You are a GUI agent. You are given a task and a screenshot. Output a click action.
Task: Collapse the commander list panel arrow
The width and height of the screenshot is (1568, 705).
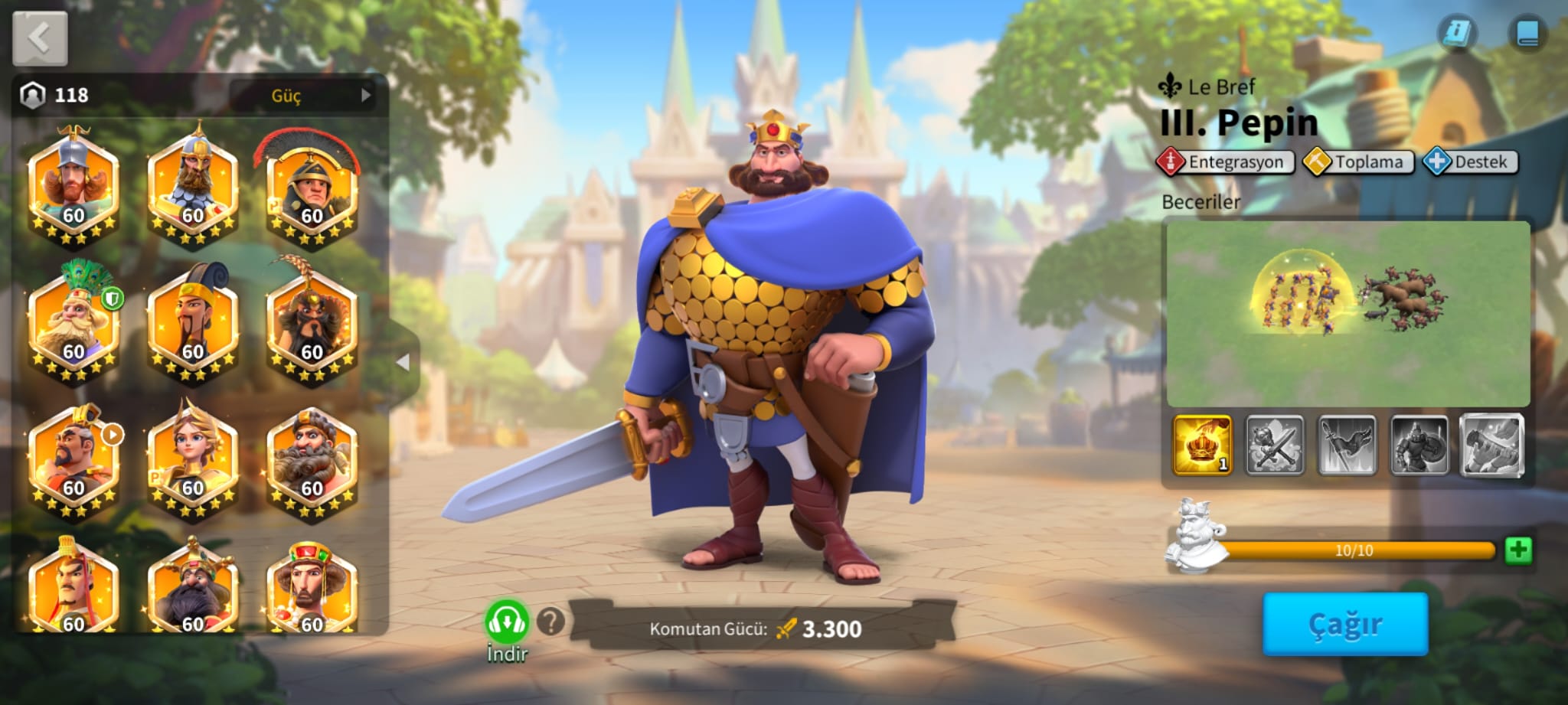403,362
